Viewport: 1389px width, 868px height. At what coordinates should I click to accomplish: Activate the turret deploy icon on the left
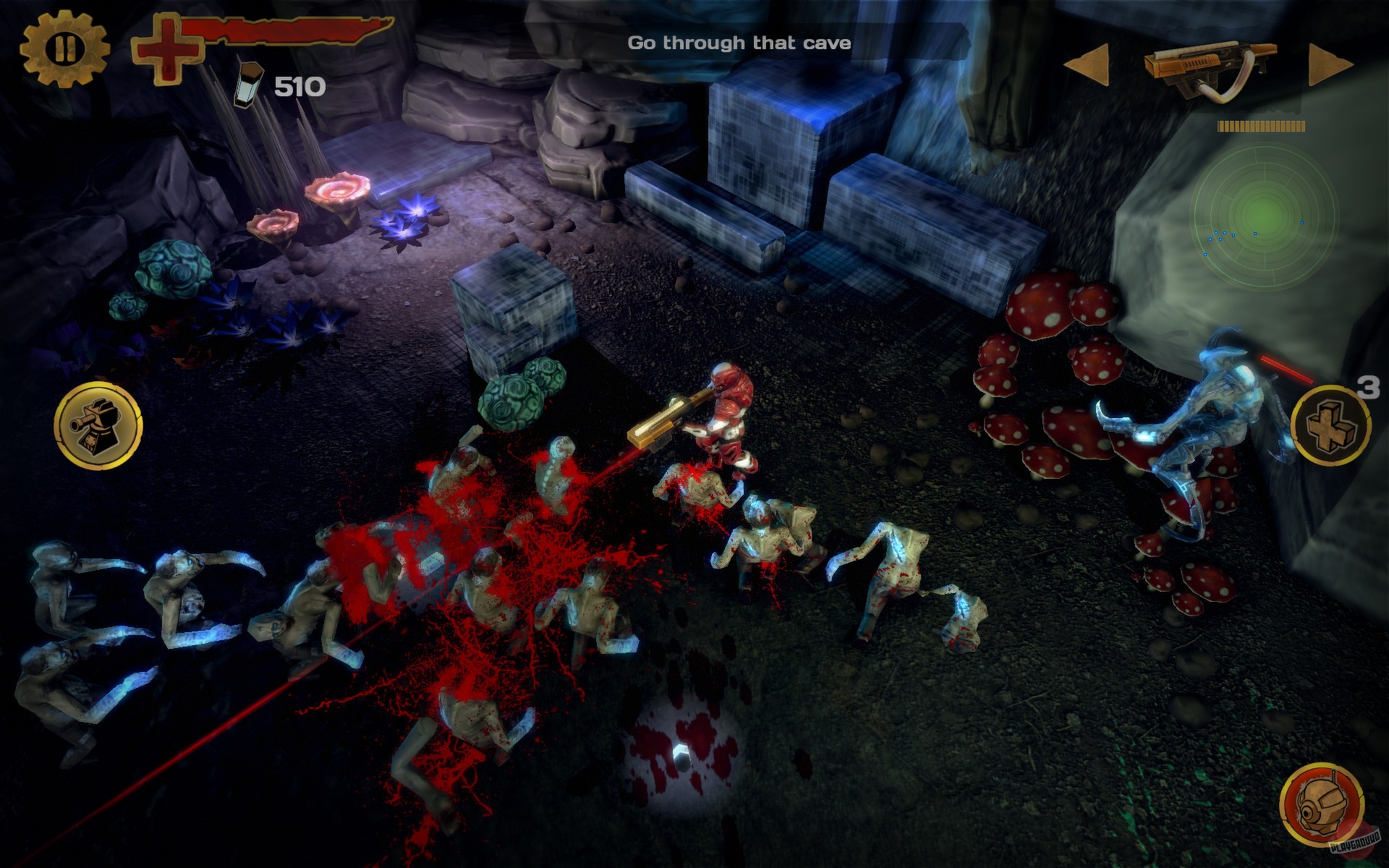98,427
